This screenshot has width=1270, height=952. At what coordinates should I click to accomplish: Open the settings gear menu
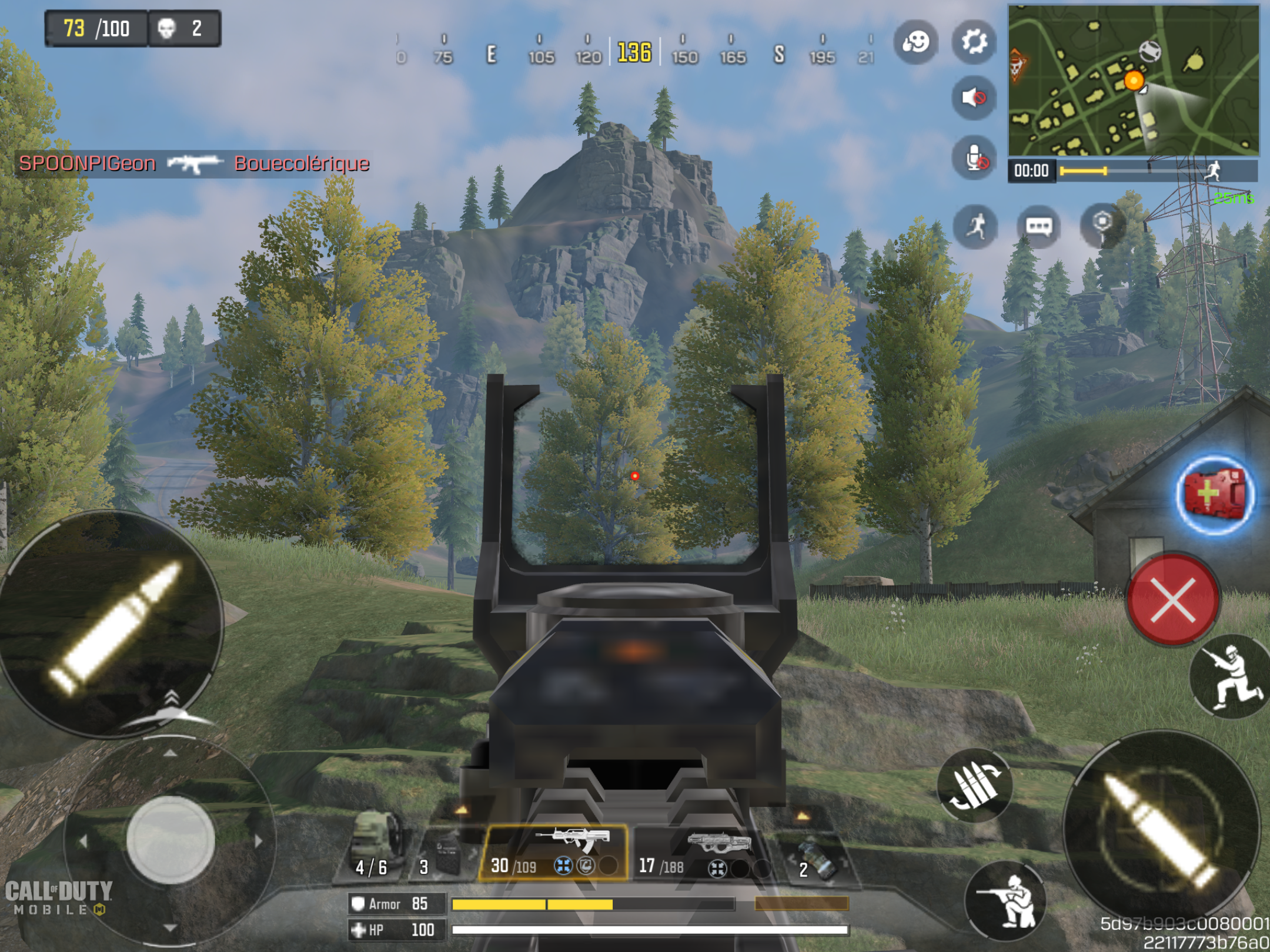pyautogui.click(x=974, y=42)
